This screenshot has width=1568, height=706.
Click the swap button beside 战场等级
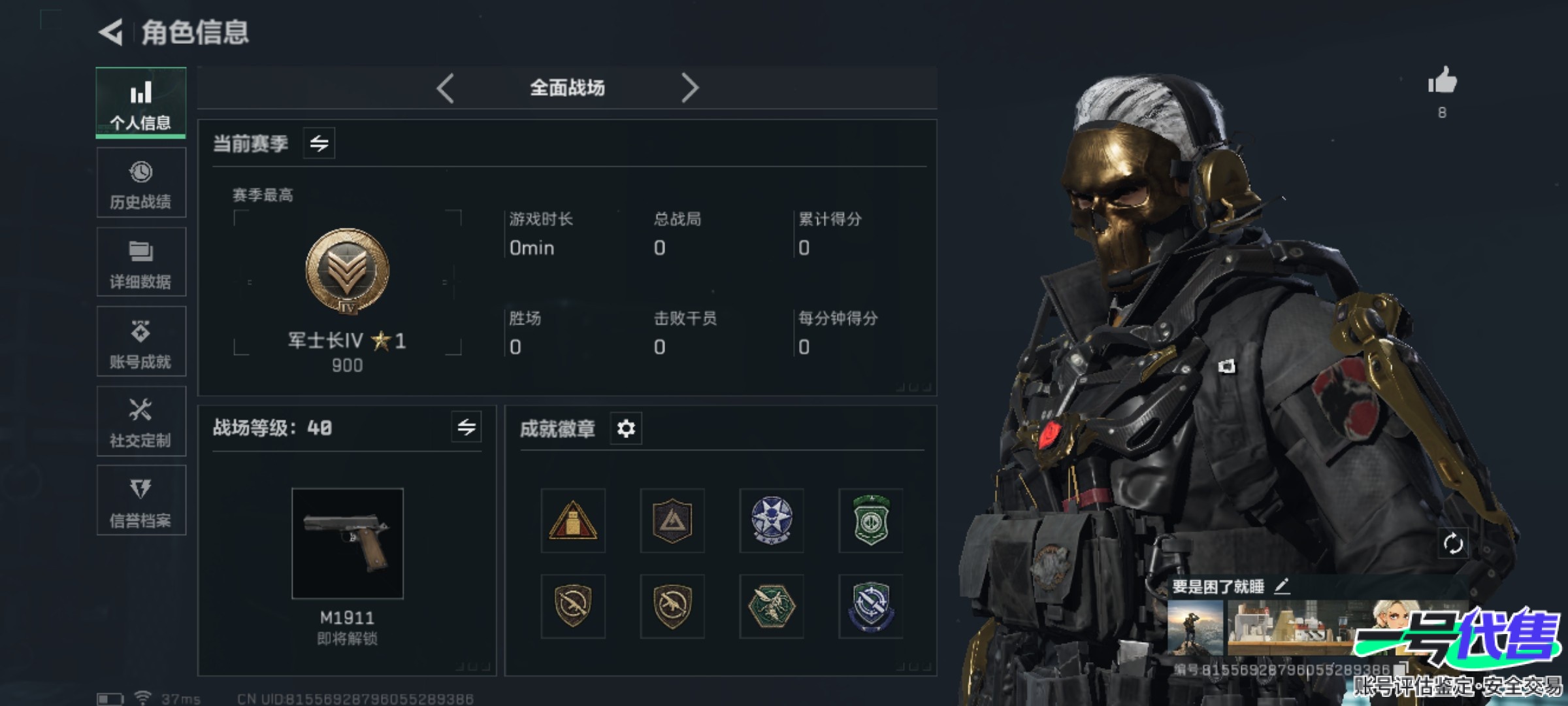[466, 428]
